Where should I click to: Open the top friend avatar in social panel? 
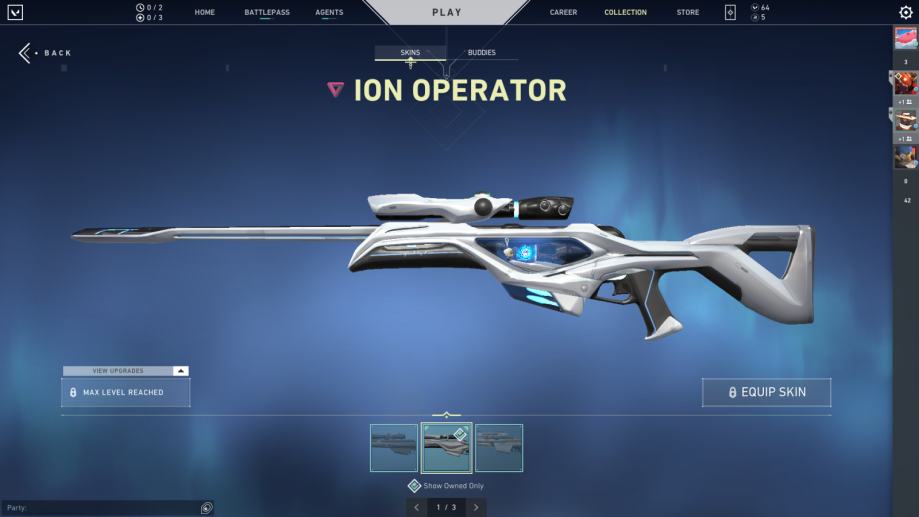pyautogui.click(x=905, y=39)
